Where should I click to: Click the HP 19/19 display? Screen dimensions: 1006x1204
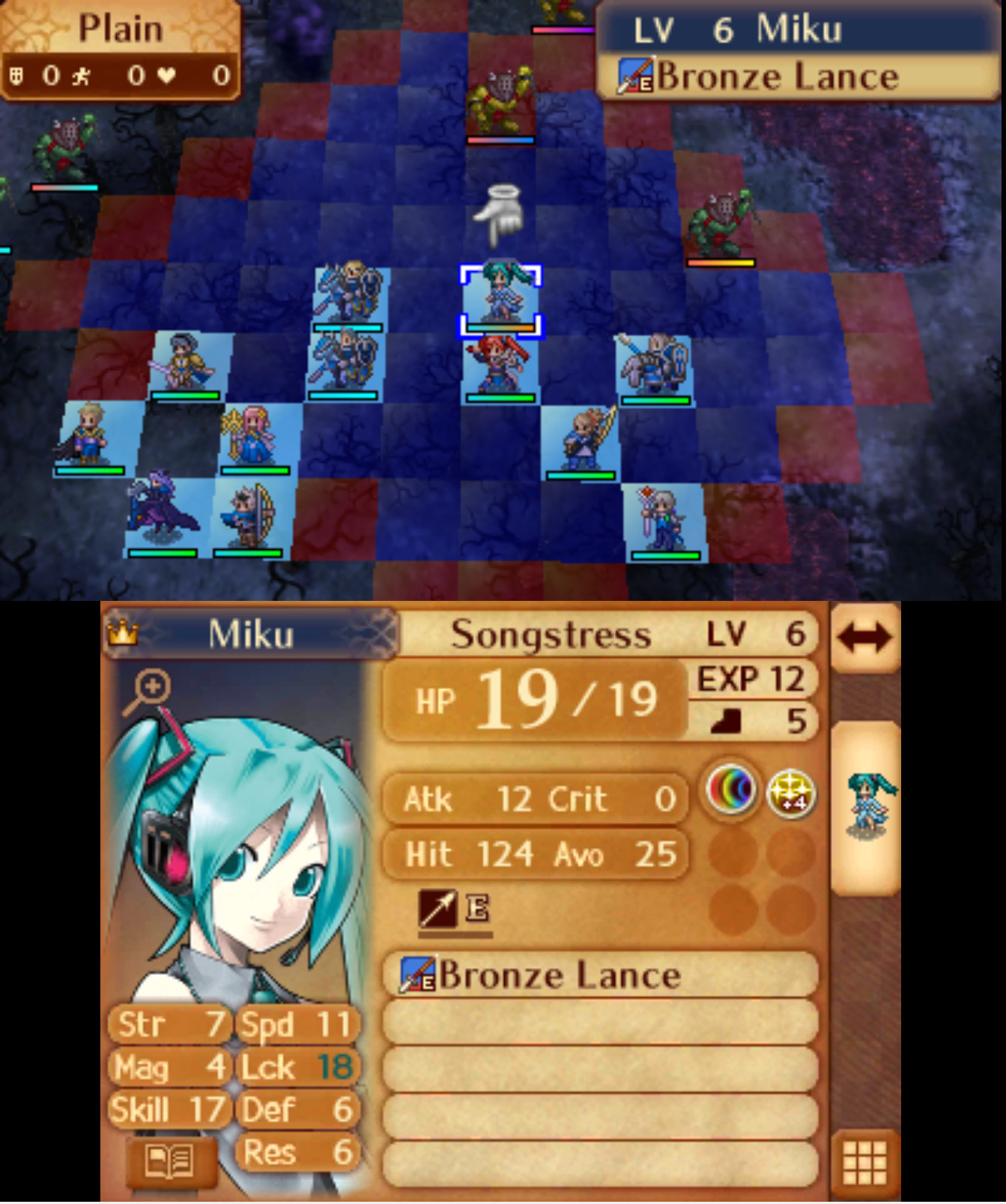533,697
